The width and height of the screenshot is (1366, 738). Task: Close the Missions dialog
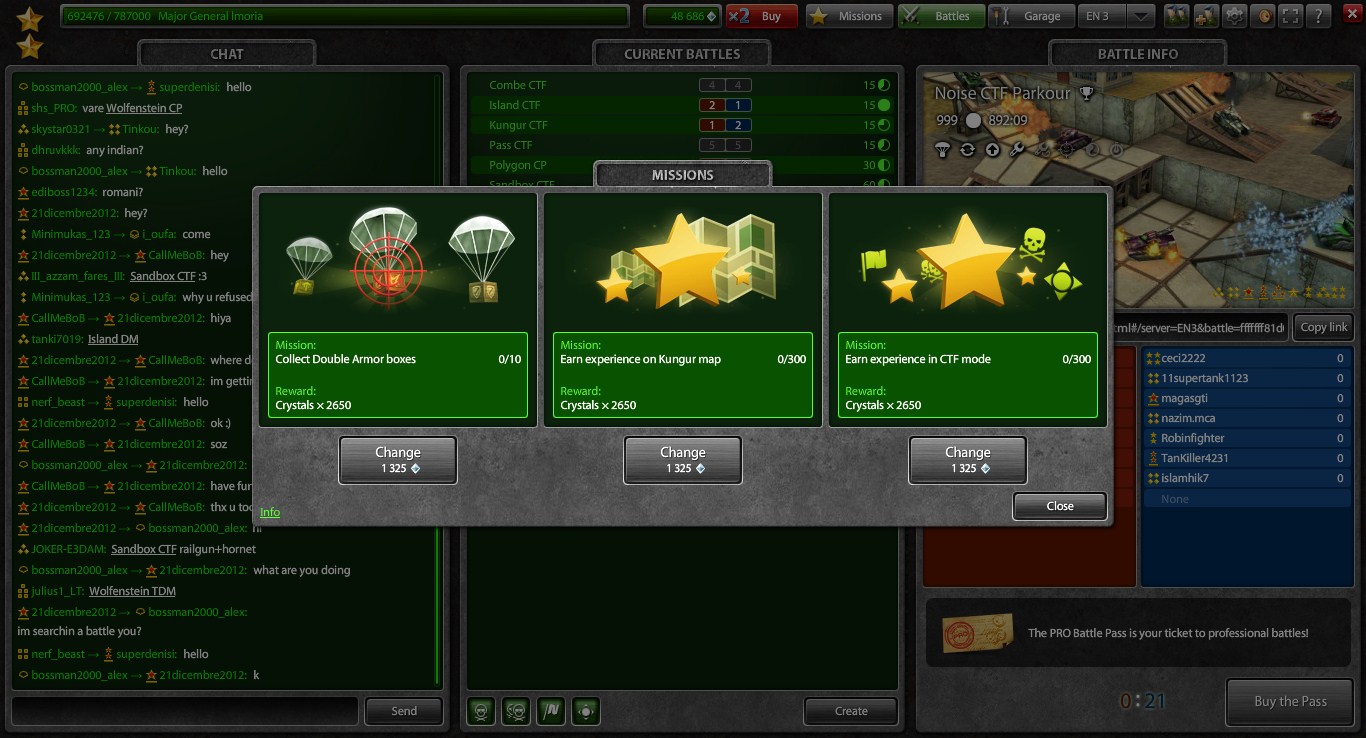[x=1059, y=506]
